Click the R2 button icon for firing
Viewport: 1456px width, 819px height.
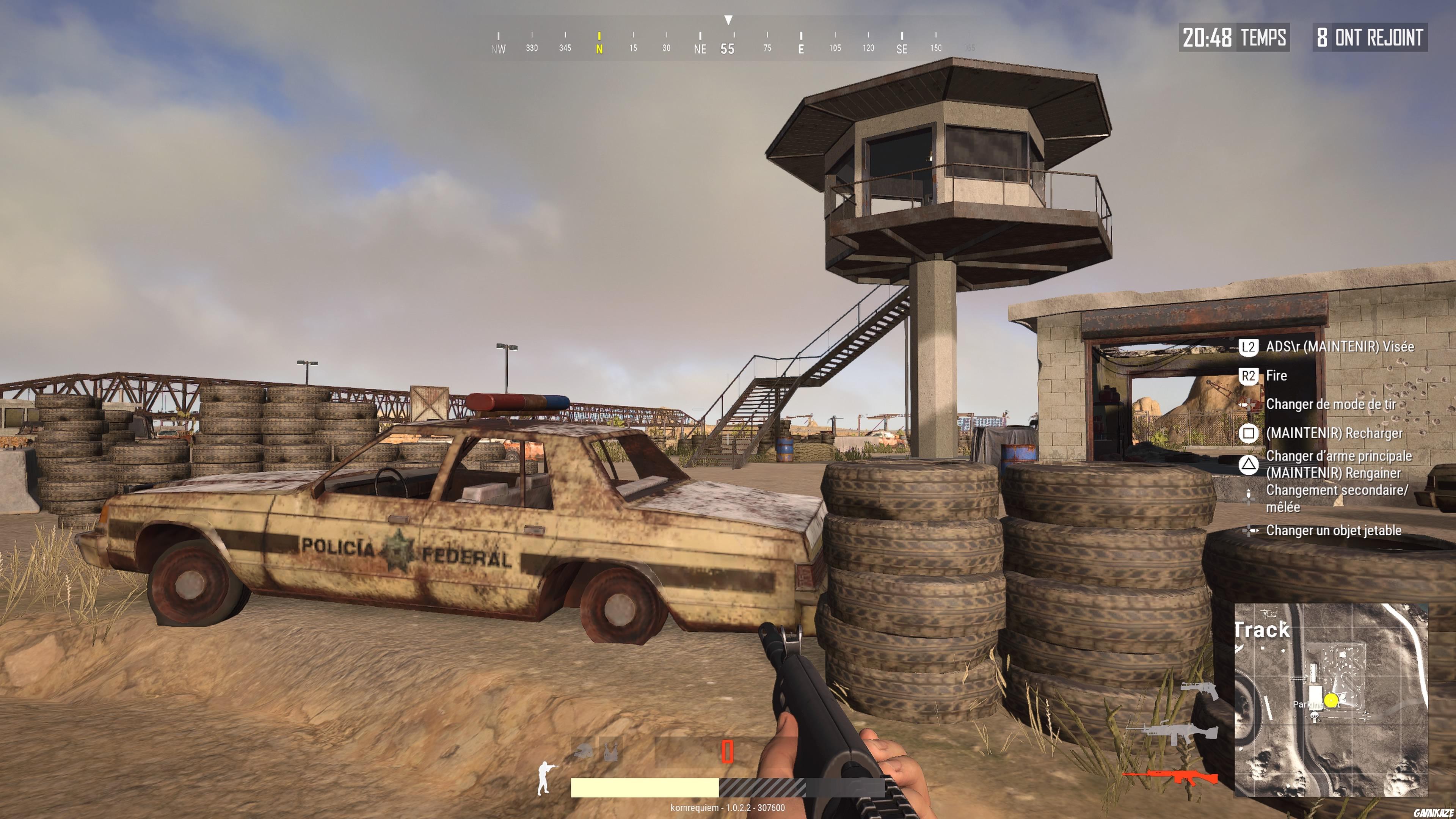pyautogui.click(x=1248, y=375)
